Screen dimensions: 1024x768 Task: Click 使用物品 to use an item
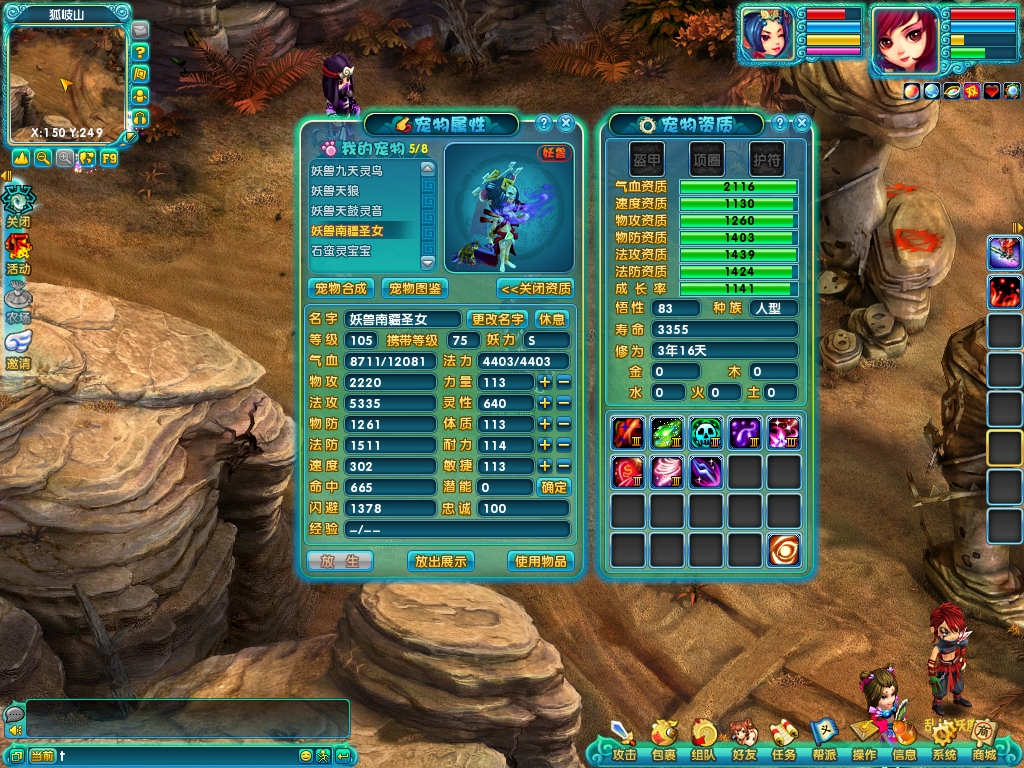(x=541, y=561)
